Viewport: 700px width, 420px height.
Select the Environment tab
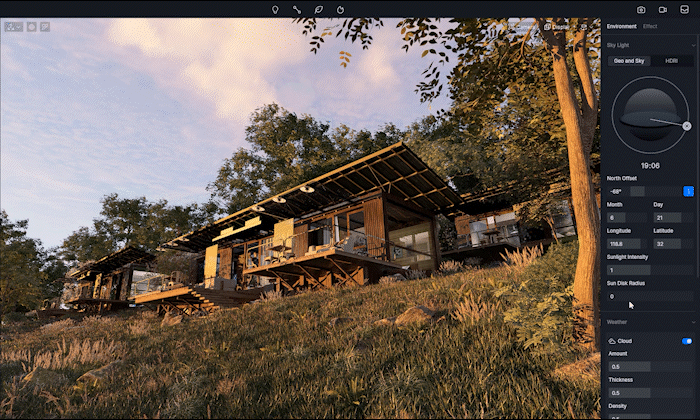pyautogui.click(x=621, y=26)
